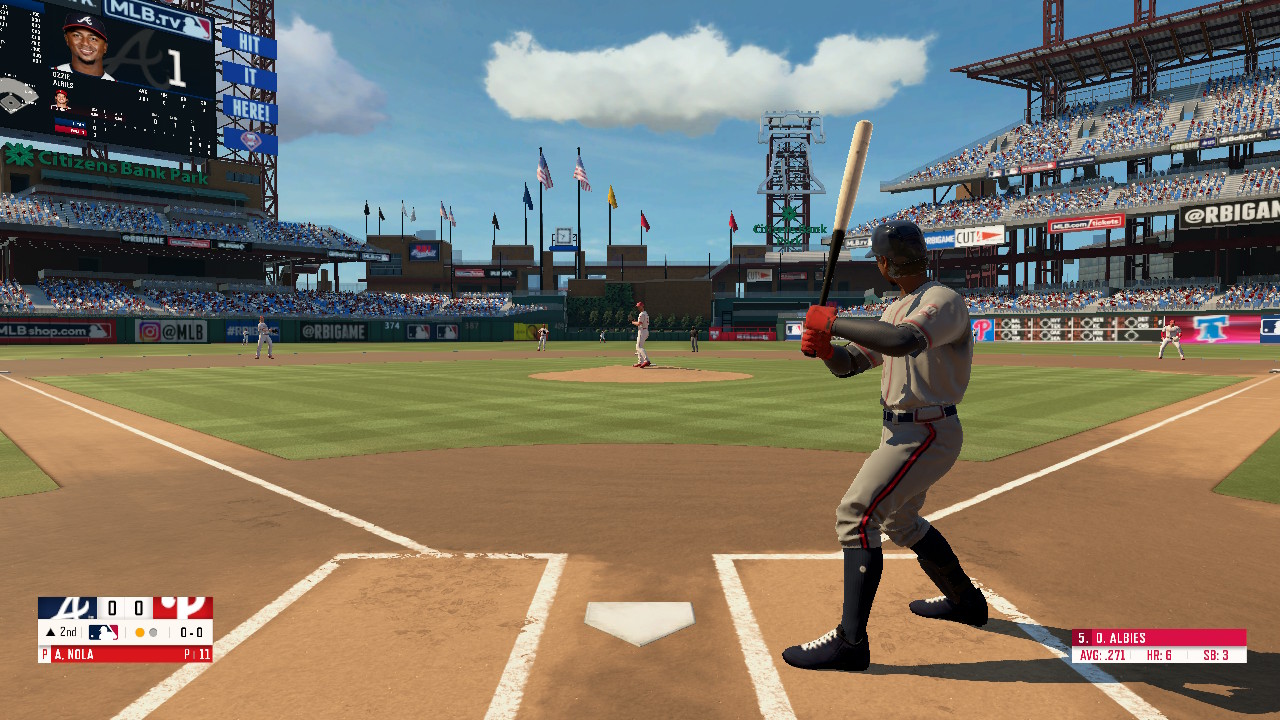Screen dimensions: 1280x720
Task: Click the pitch count 11 indicator
Action: pyautogui.click(x=205, y=654)
